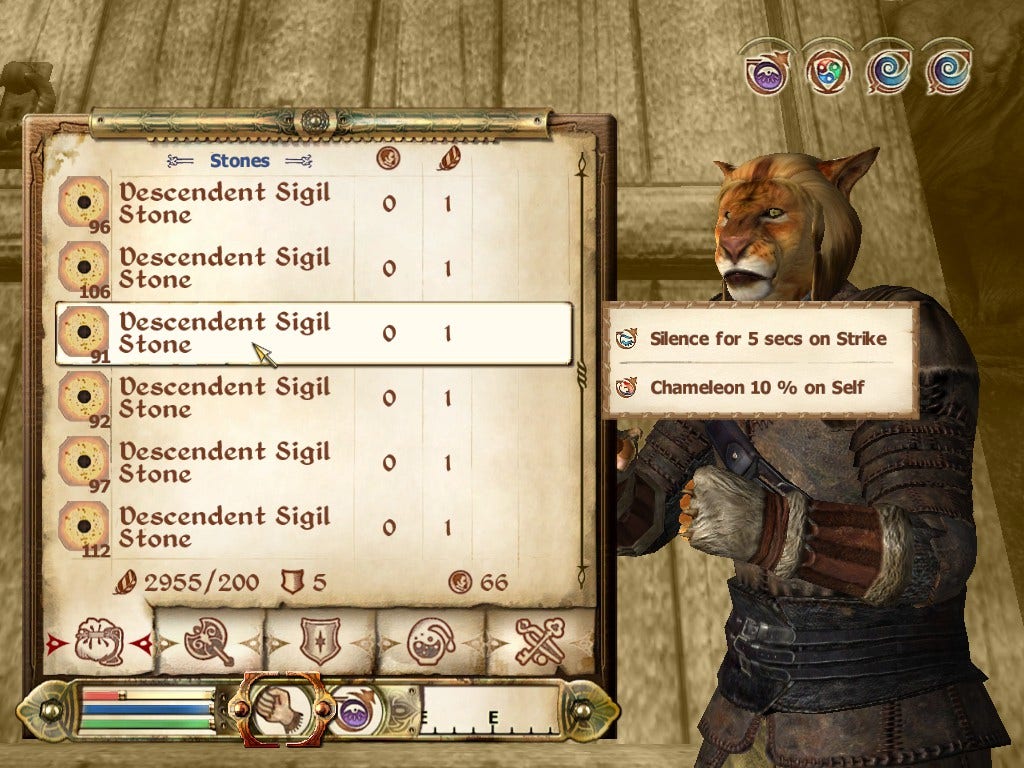This screenshot has height=768, width=1024.
Task: Open the miscellaneous tab with crossed tools icon
Action: pos(541,642)
